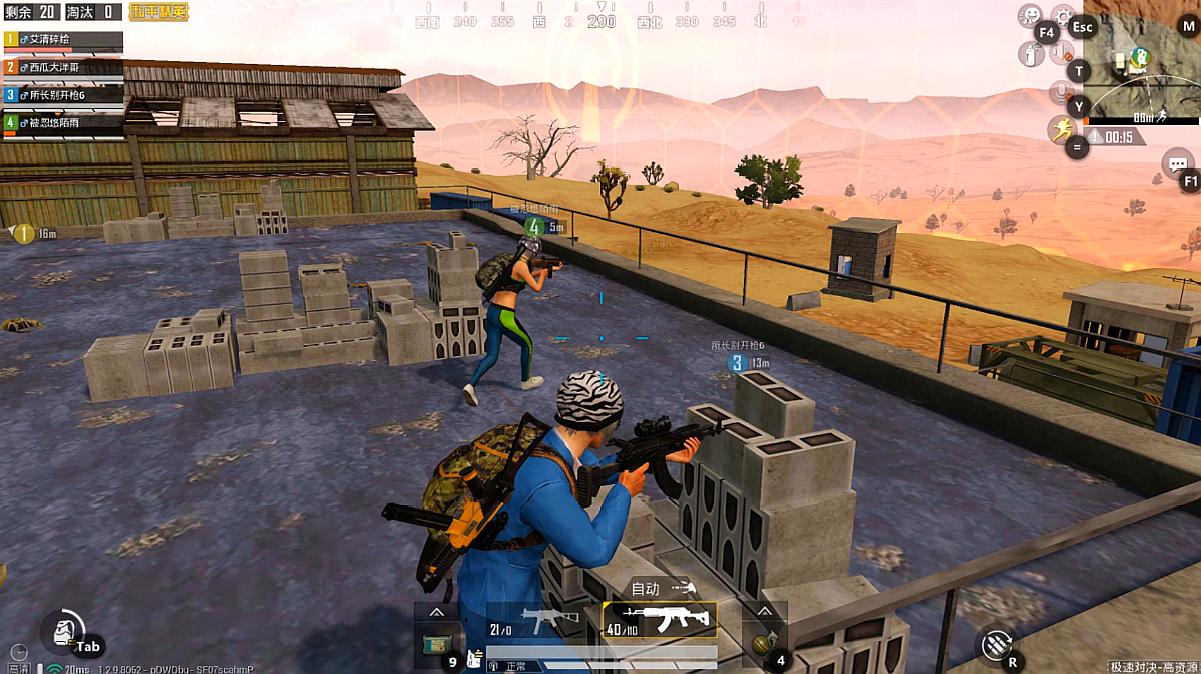Open the emote smiley face menu
Viewport: 1201px width, 674px height.
pos(1029,16)
